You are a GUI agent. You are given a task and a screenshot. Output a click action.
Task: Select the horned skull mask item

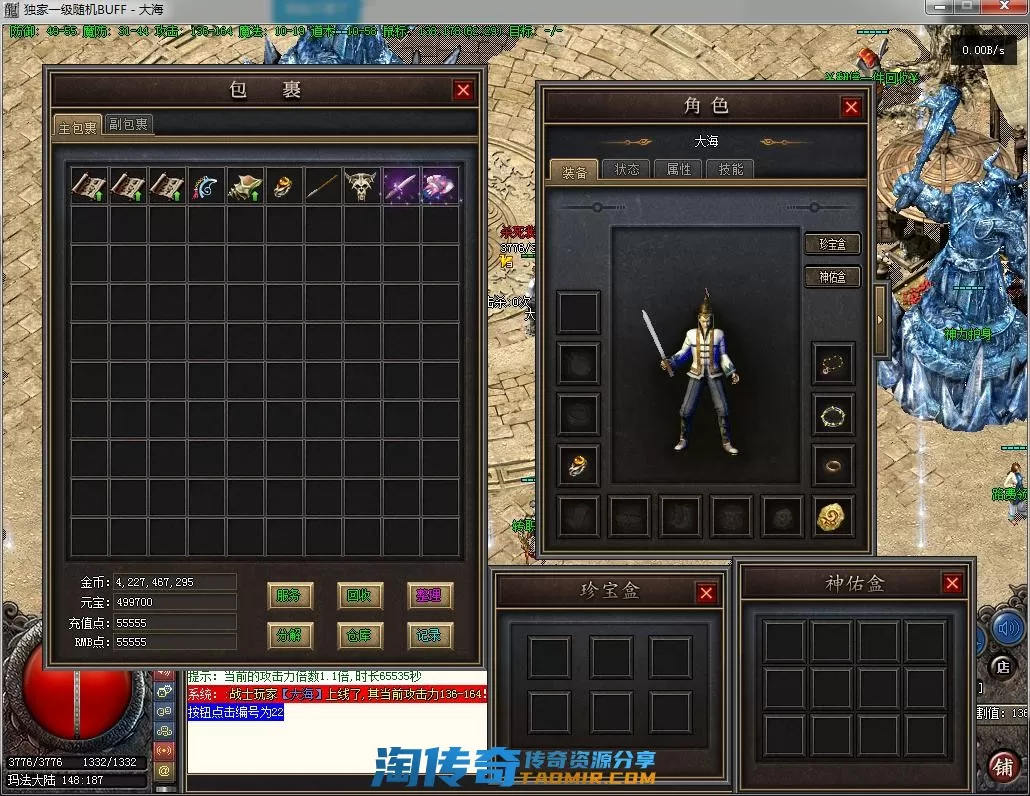362,187
